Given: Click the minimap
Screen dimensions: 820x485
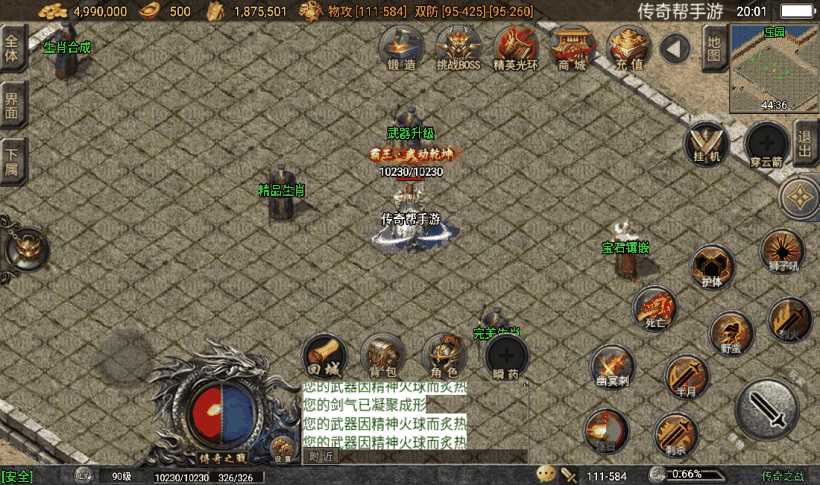Looking at the screenshot, I should coord(774,66).
